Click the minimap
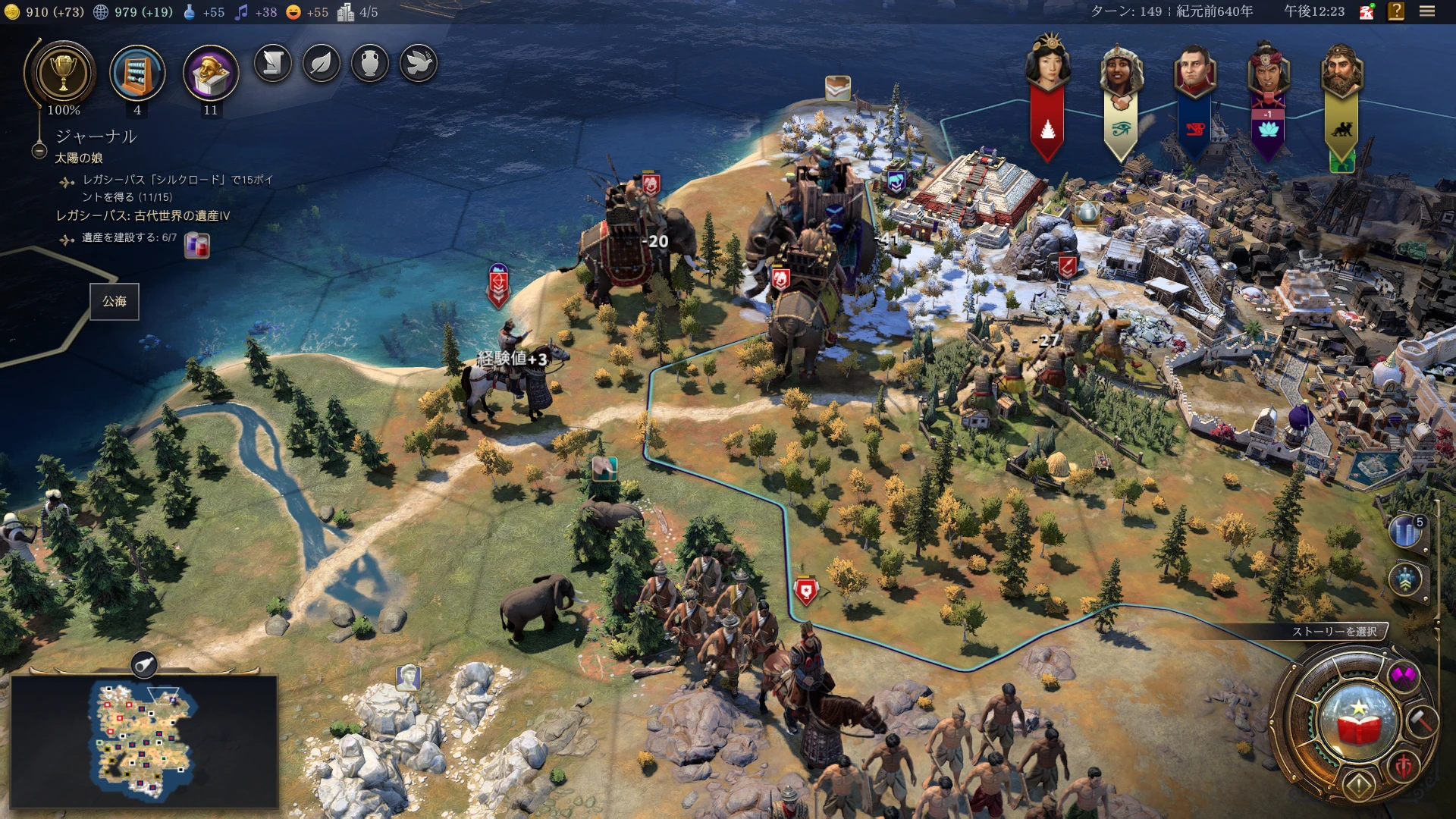The height and width of the screenshot is (819, 1456). (144, 741)
